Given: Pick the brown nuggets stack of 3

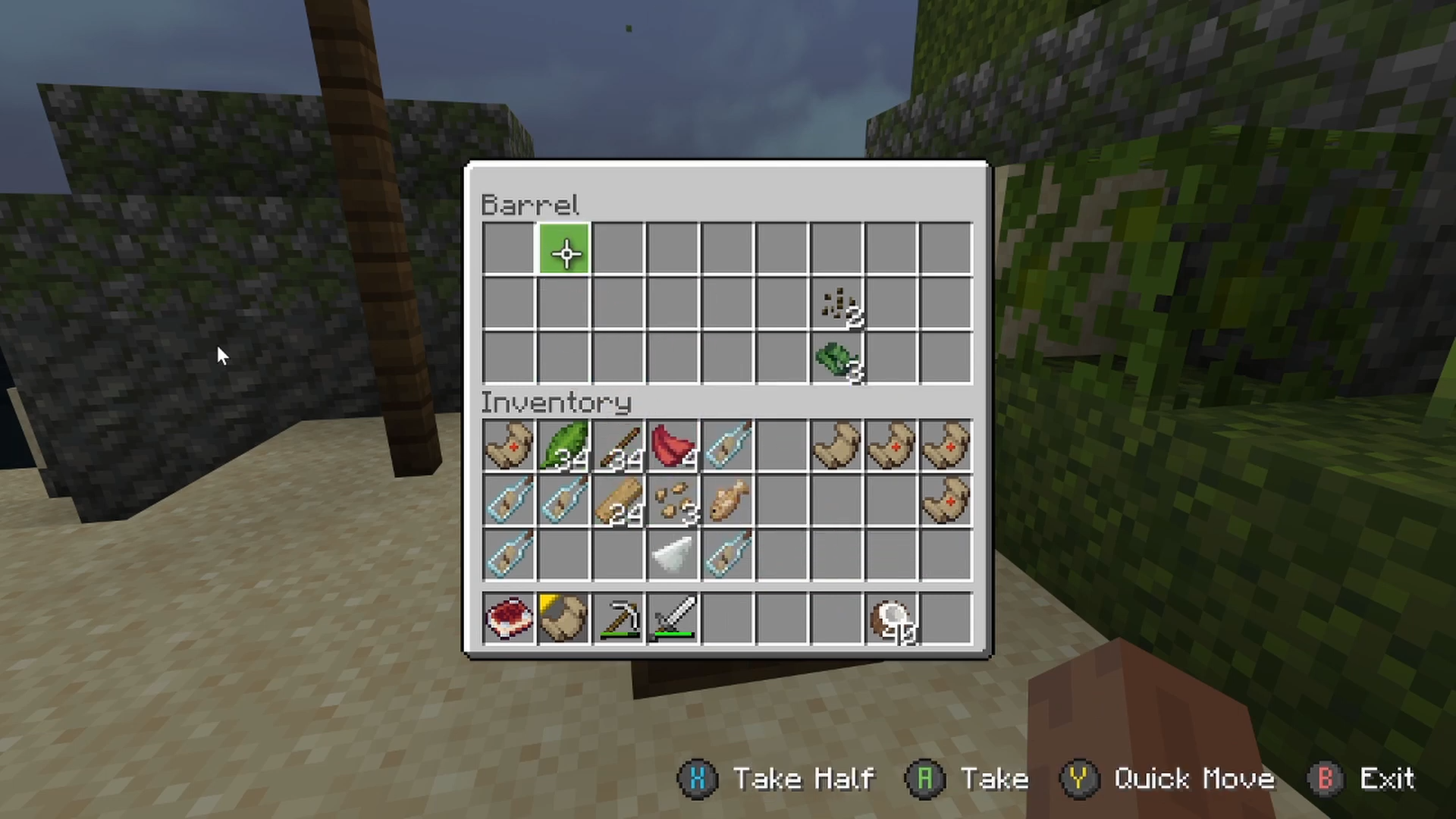Looking at the screenshot, I should point(673,501).
